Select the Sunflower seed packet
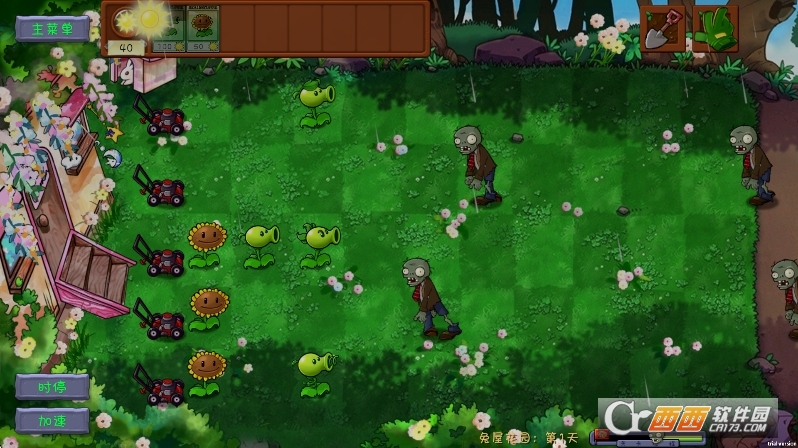Image resolution: width=798 pixels, height=448 pixels. [x=204, y=27]
